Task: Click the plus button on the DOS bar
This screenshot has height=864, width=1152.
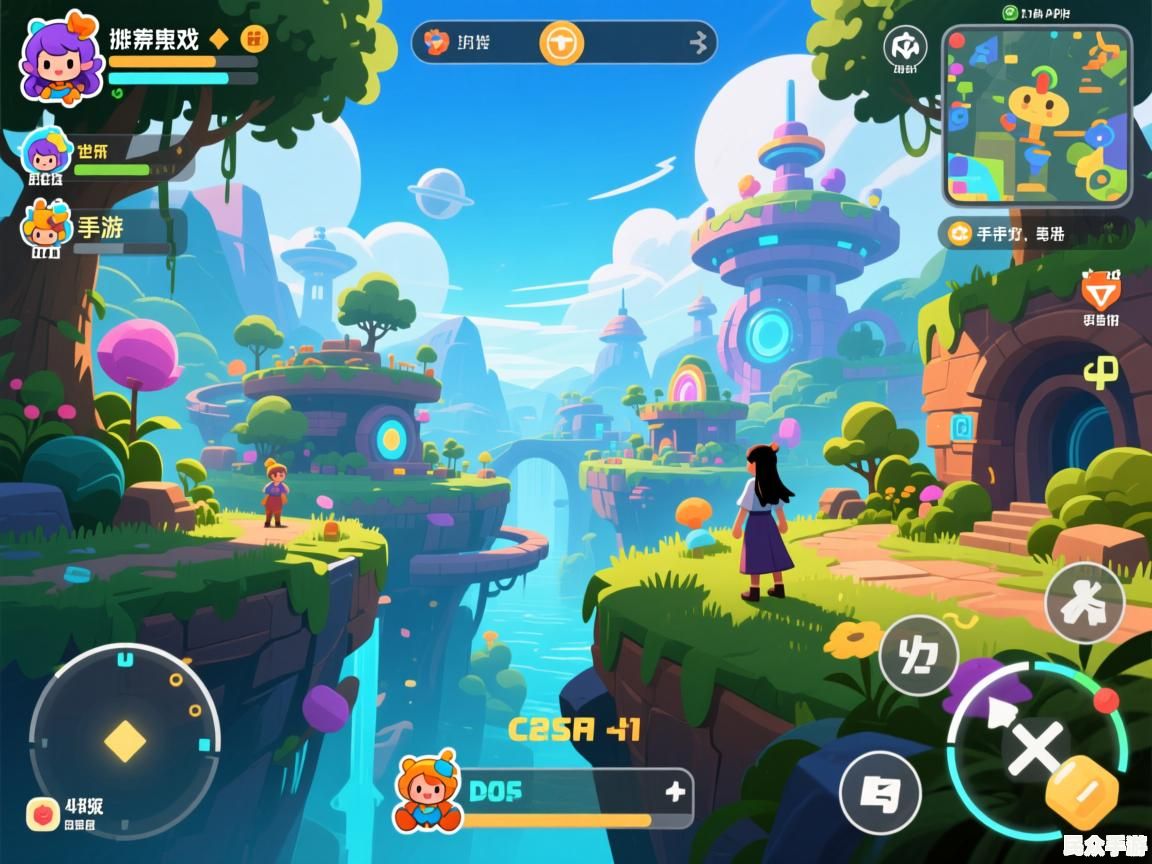Action: point(676,793)
